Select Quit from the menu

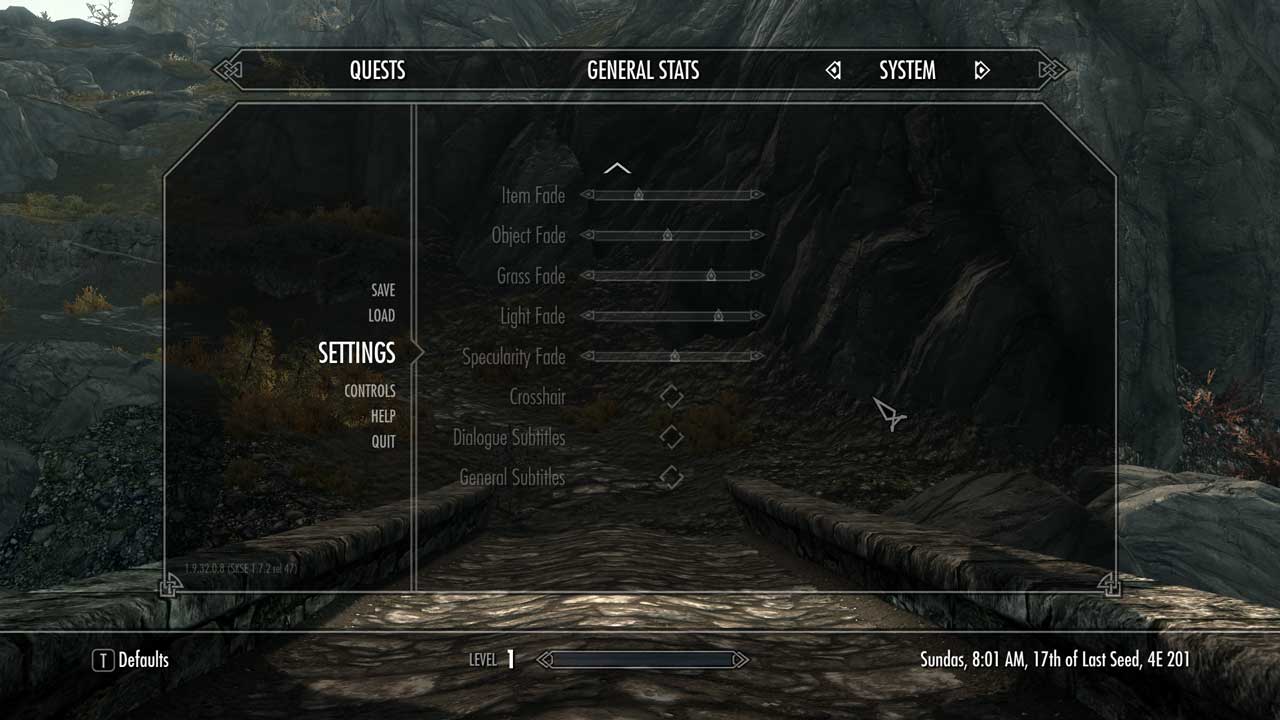[x=383, y=441]
